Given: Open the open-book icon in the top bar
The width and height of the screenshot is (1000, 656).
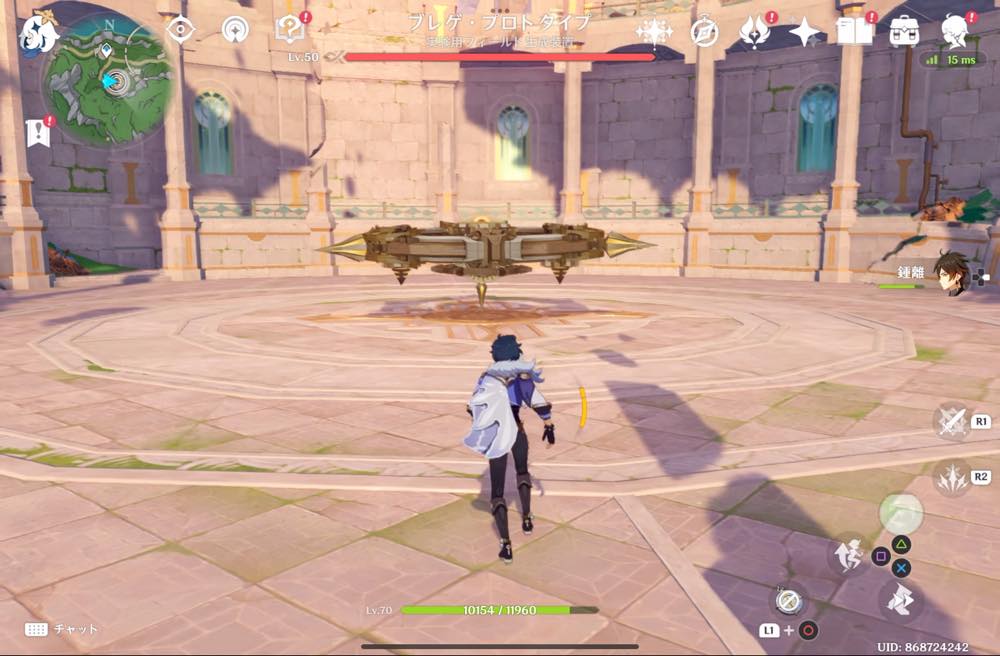Looking at the screenshot, I should click(x=855, y=32).
